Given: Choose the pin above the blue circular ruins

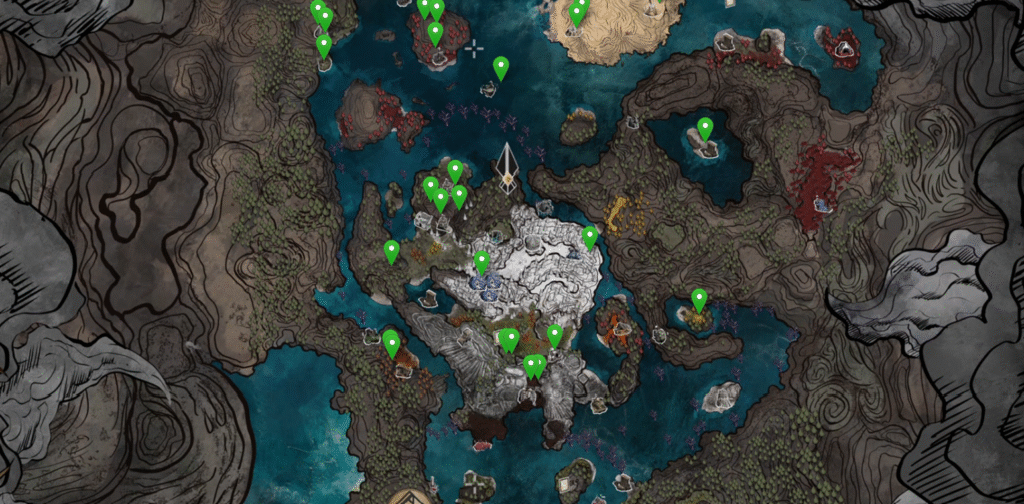Looking at the screenshot, I should click(x=481, y=263).
